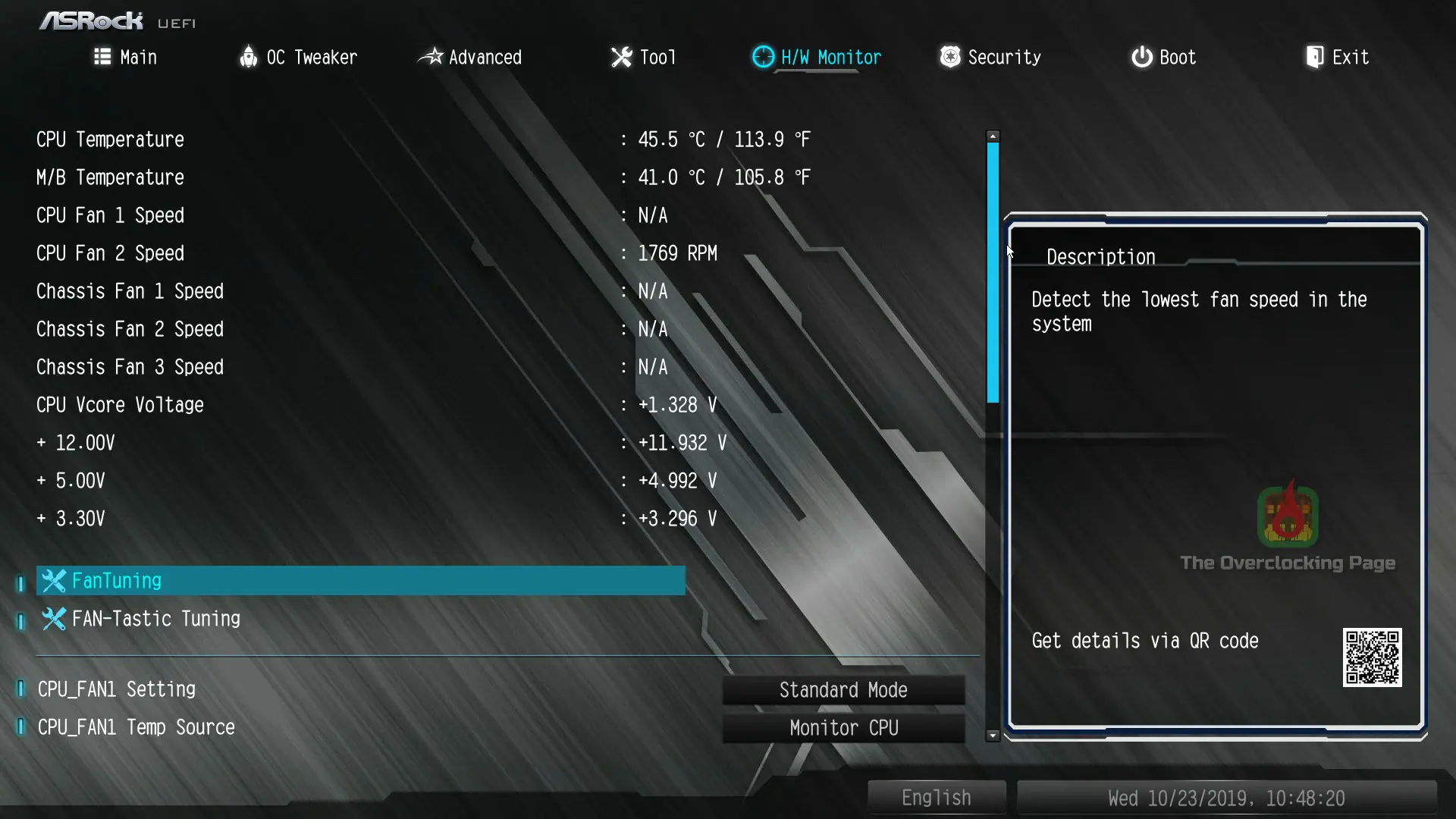Switch to the H/W Monitor tab
1456x819 pixels.
click(831, 57)
